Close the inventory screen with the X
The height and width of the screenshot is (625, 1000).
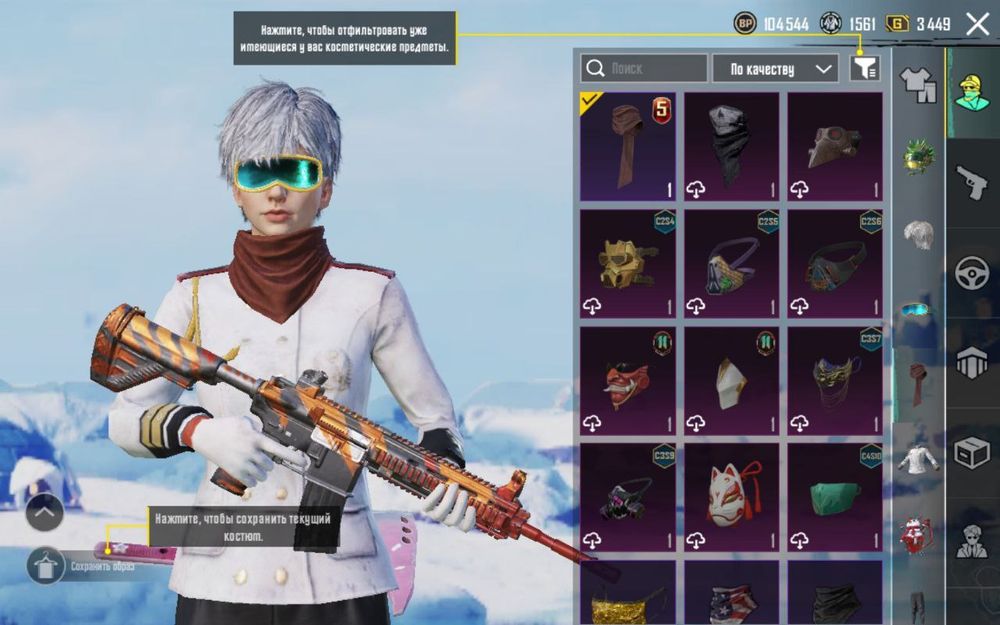click(x=977, y=24)
